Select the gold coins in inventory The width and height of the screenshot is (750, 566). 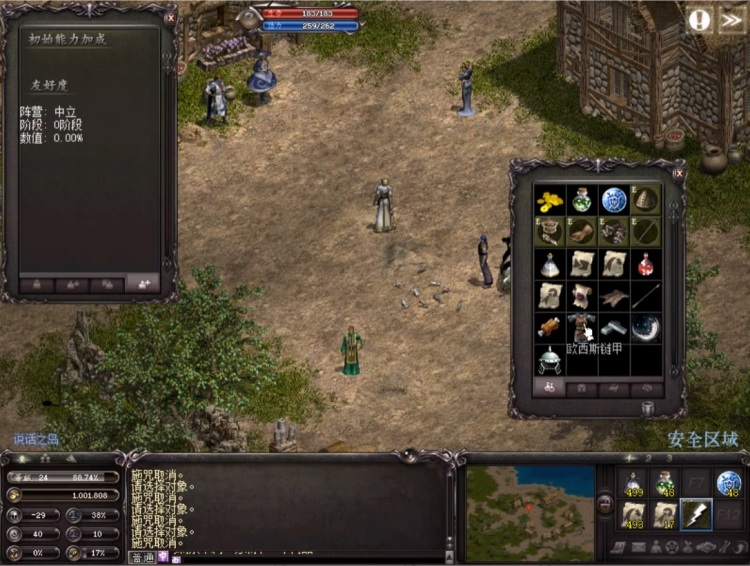point(549,201)
